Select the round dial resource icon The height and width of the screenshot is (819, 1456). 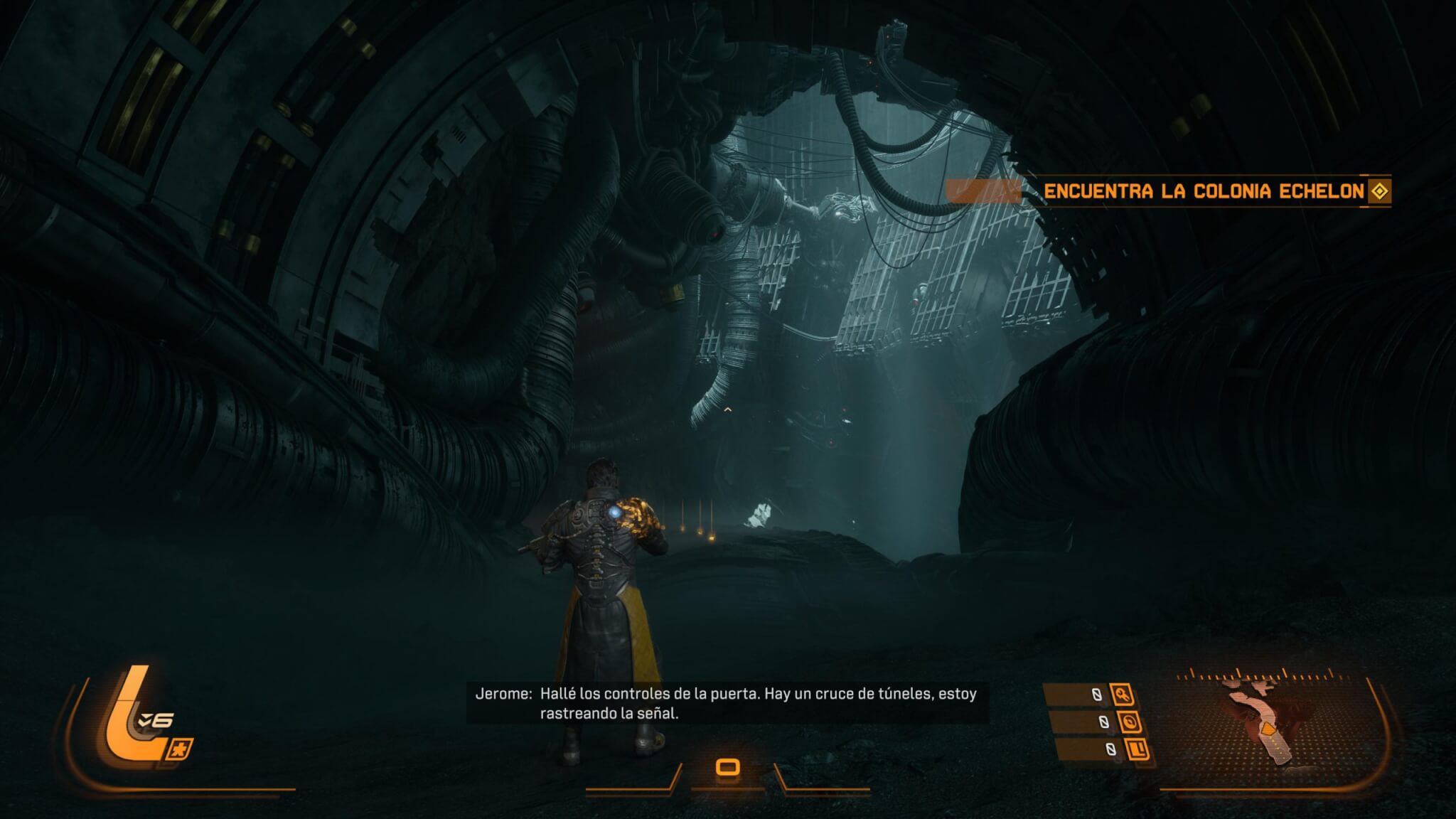1130,722
